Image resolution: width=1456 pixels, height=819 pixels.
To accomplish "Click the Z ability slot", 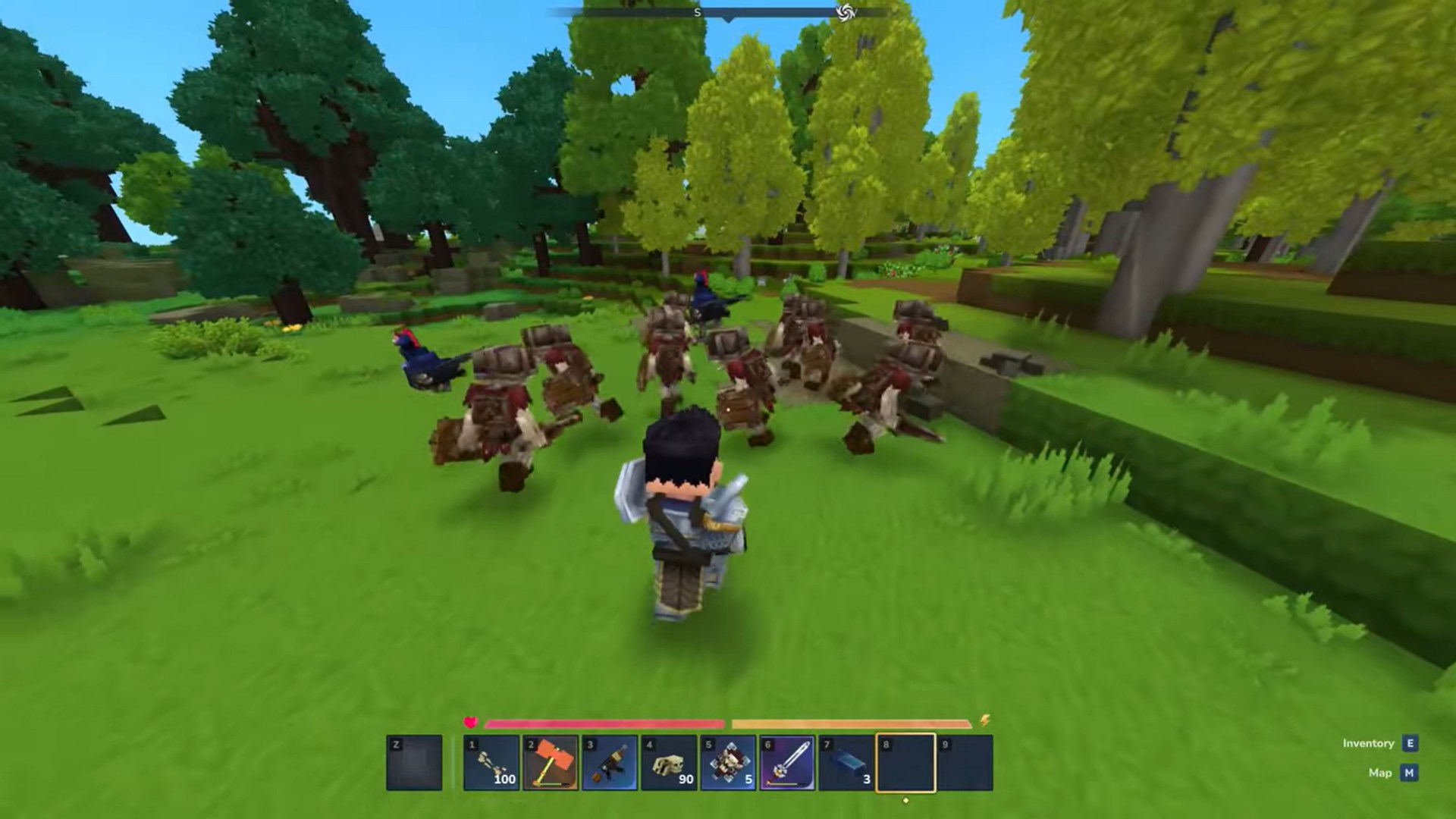I will (x=413, y=762).
